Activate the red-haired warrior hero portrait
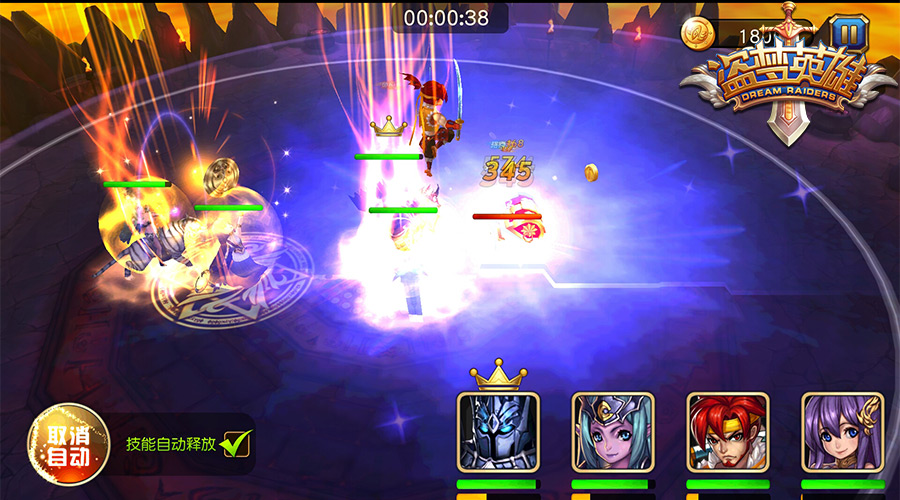The image size is (900, 500). [727, 432]
